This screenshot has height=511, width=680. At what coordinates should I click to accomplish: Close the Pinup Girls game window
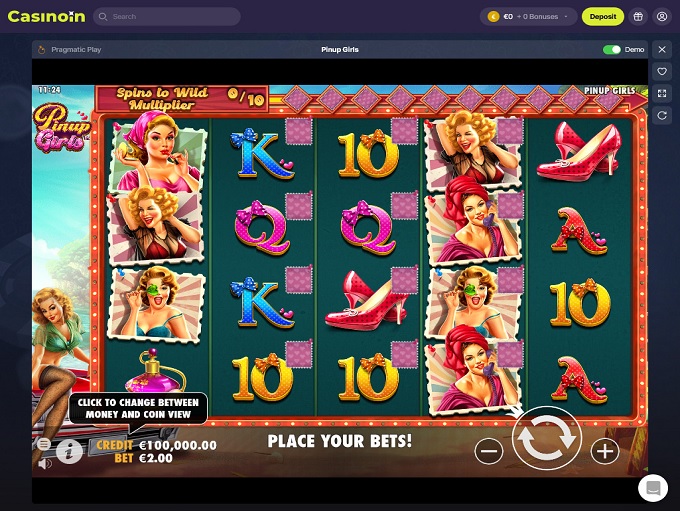coord(661,49)
